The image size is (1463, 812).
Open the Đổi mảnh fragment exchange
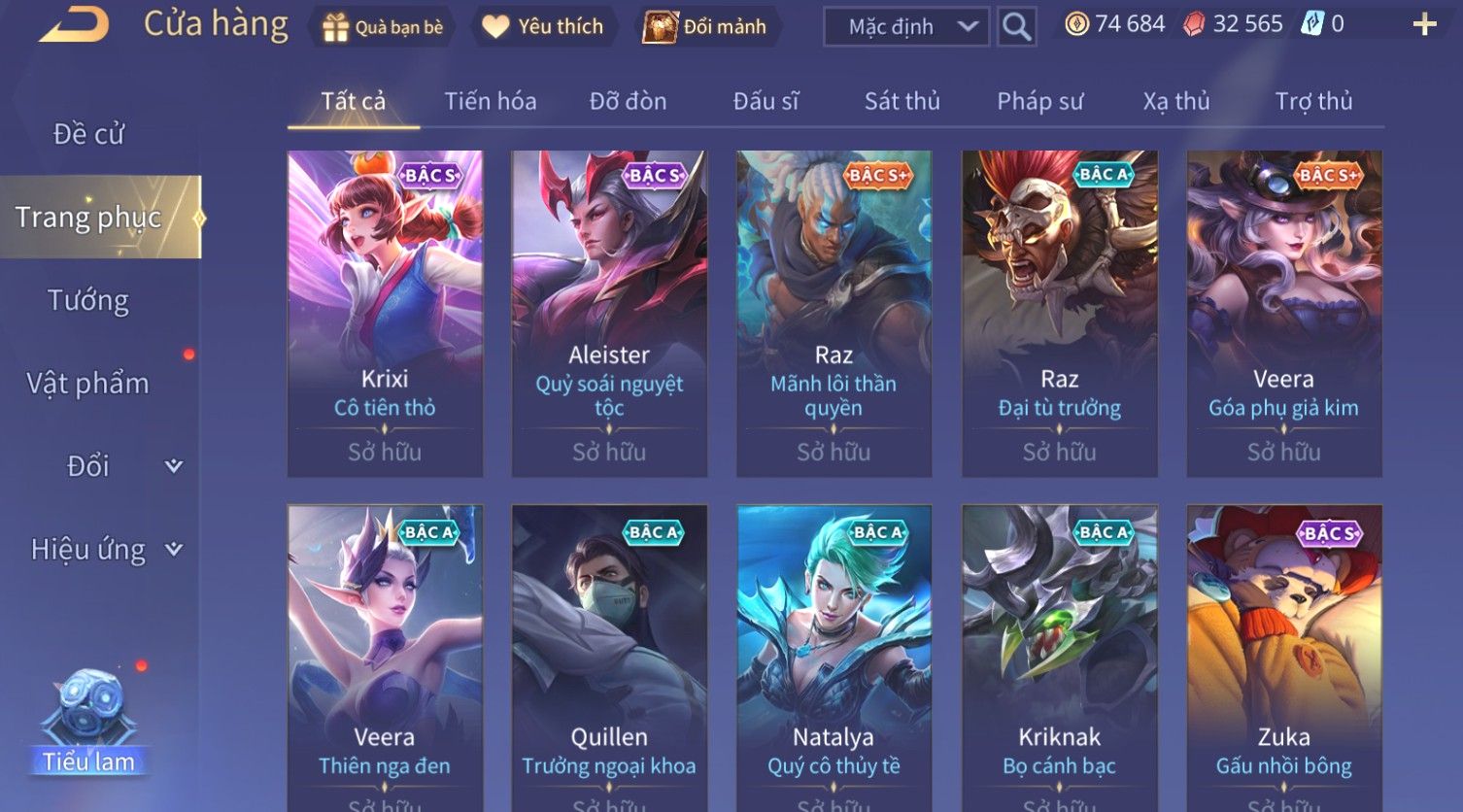pyautogui.click(x=706, y=27)
